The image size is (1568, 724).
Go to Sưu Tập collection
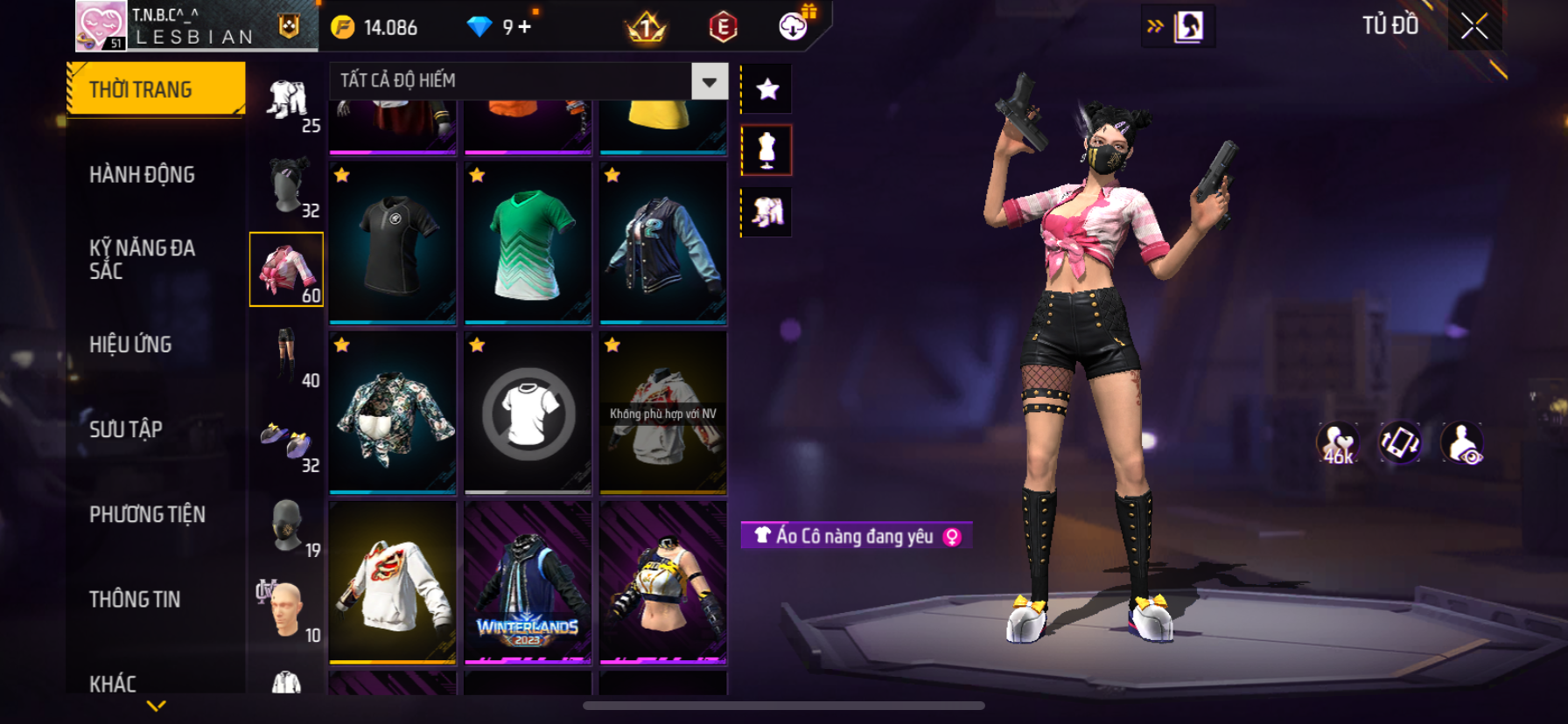126,429
